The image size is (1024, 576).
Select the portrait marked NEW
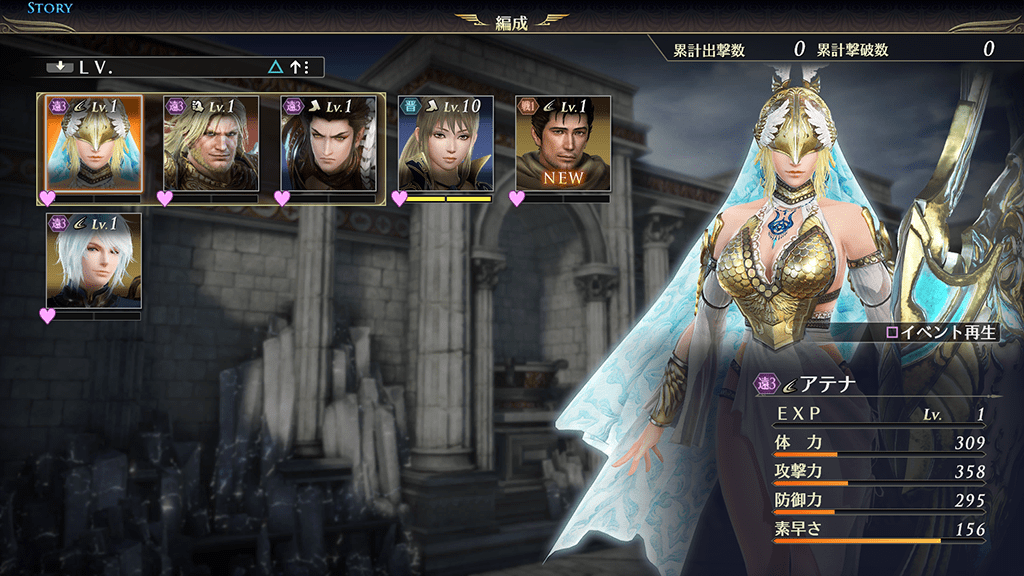[562, 144]
